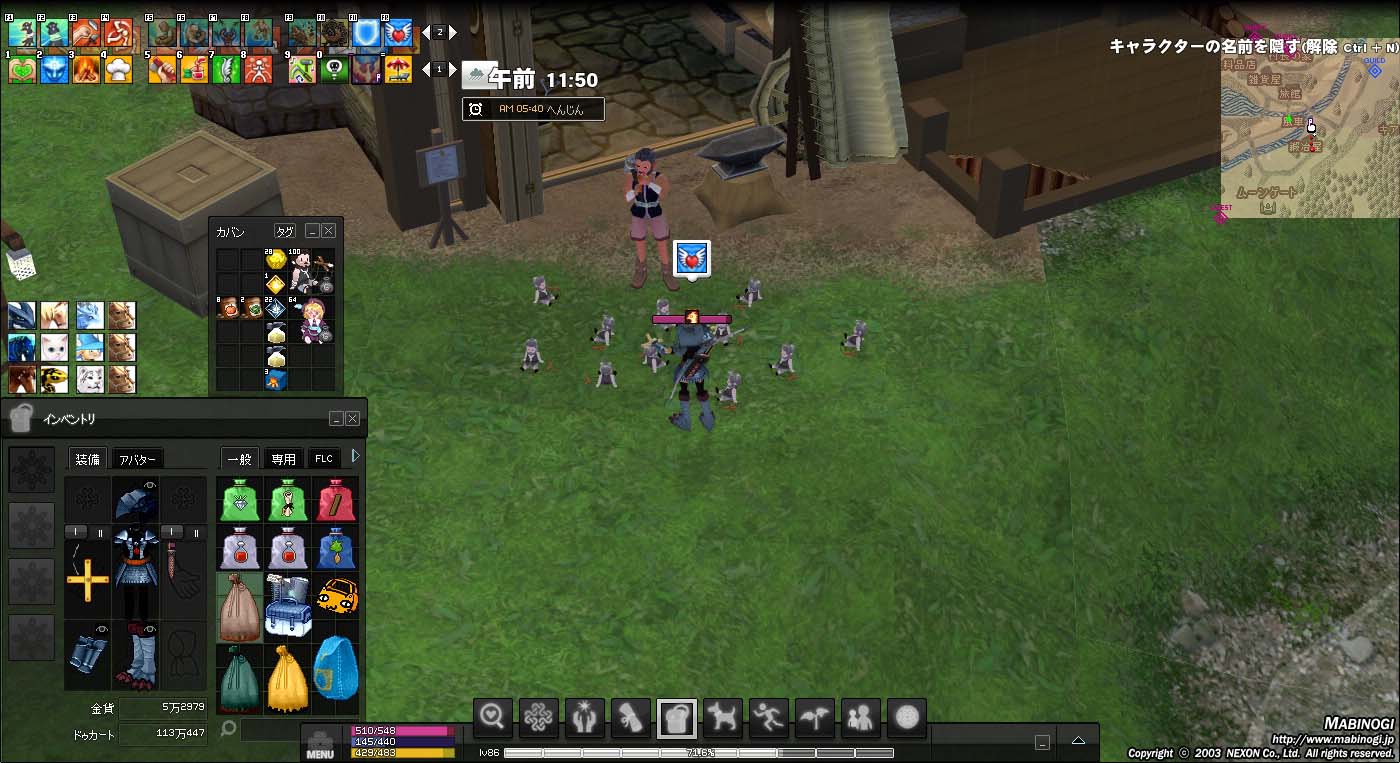Toggle the inventory bag toolbar button
Screen dimensions: 1400x763
click(x=677, y=717)
